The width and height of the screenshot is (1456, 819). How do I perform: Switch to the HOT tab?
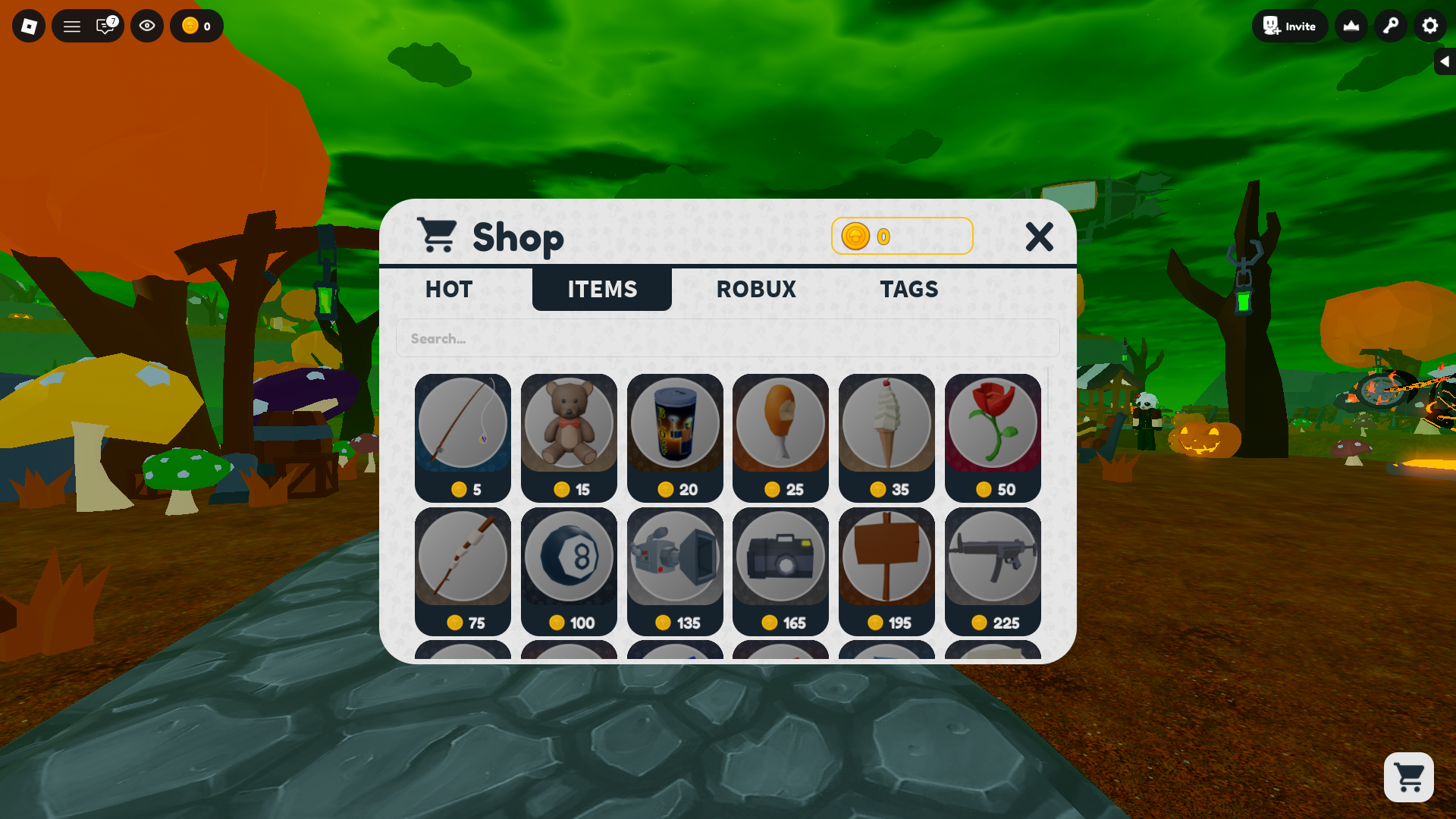[x=448, y=289]
